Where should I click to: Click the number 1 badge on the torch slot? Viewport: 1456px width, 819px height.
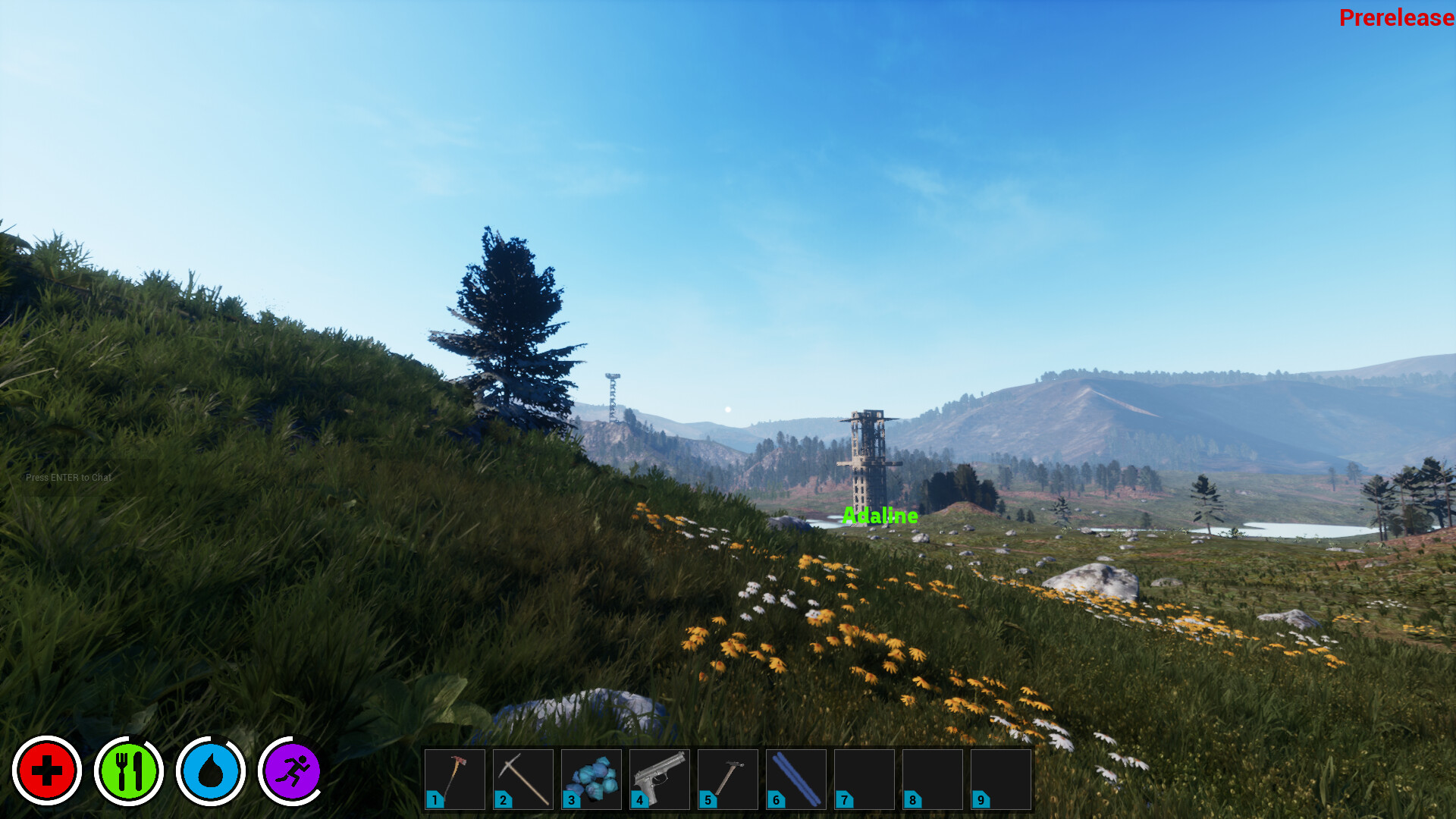(435, 800)
